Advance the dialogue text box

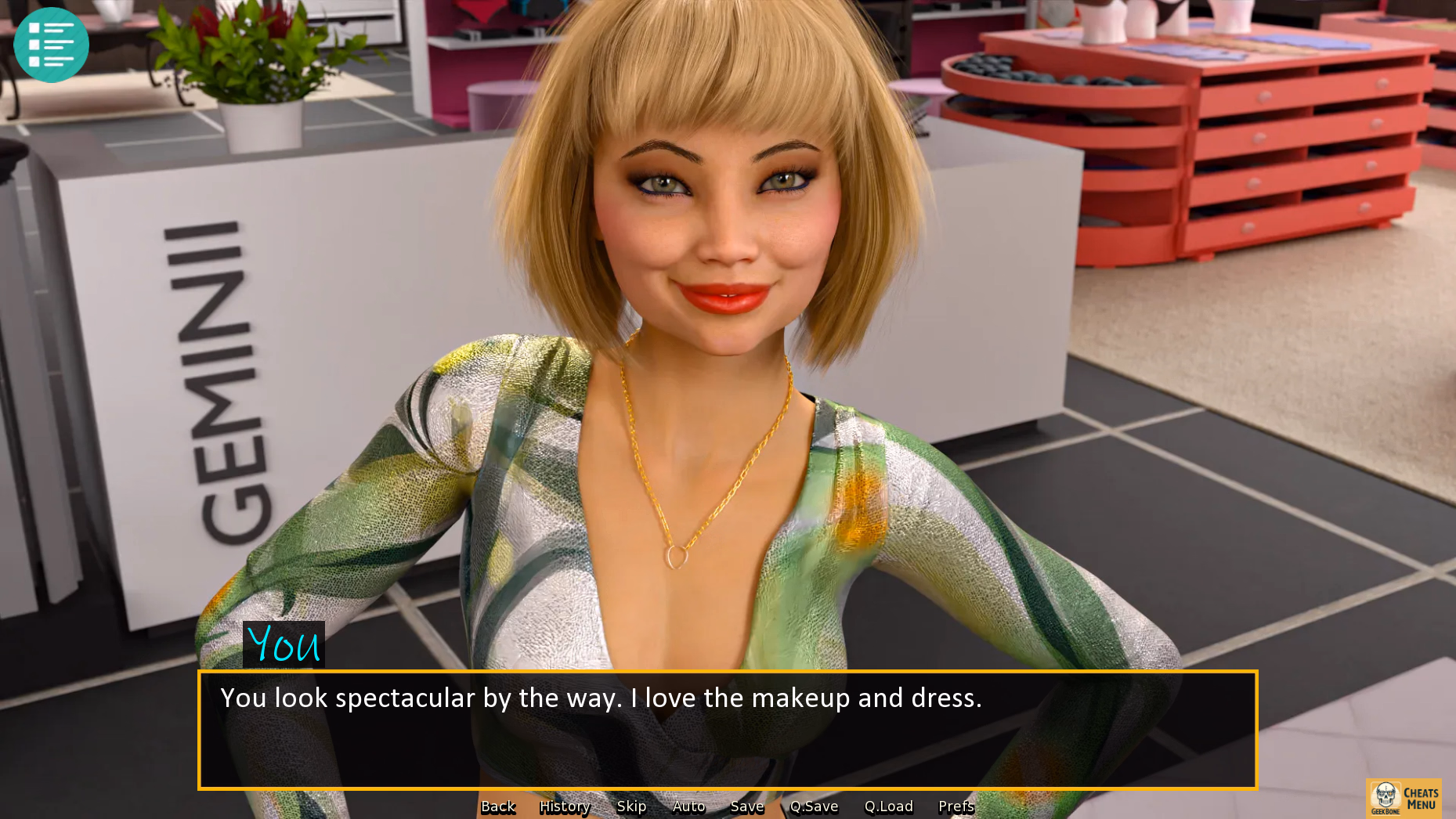727,730
